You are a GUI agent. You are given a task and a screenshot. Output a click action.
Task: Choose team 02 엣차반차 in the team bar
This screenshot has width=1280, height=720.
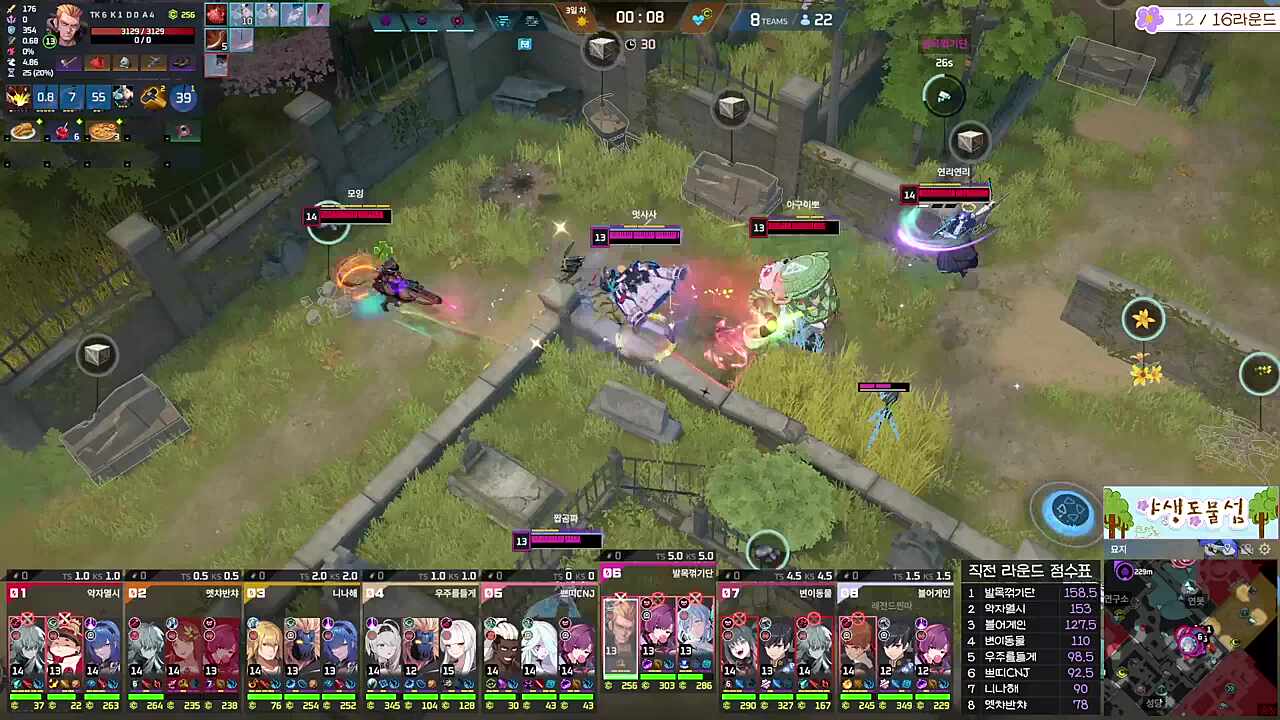tap(183, 640)
